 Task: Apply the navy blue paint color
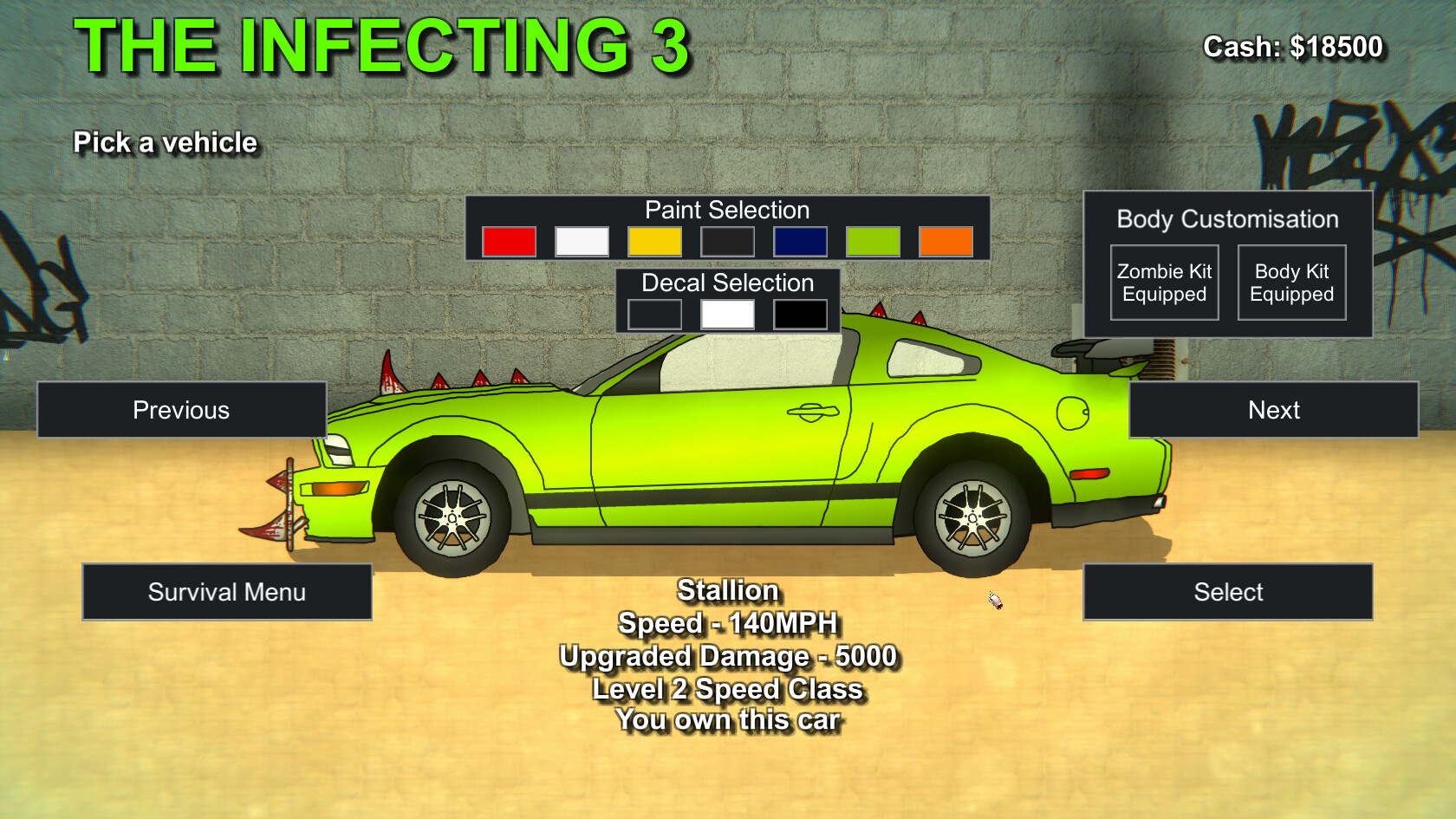(800, 241)
